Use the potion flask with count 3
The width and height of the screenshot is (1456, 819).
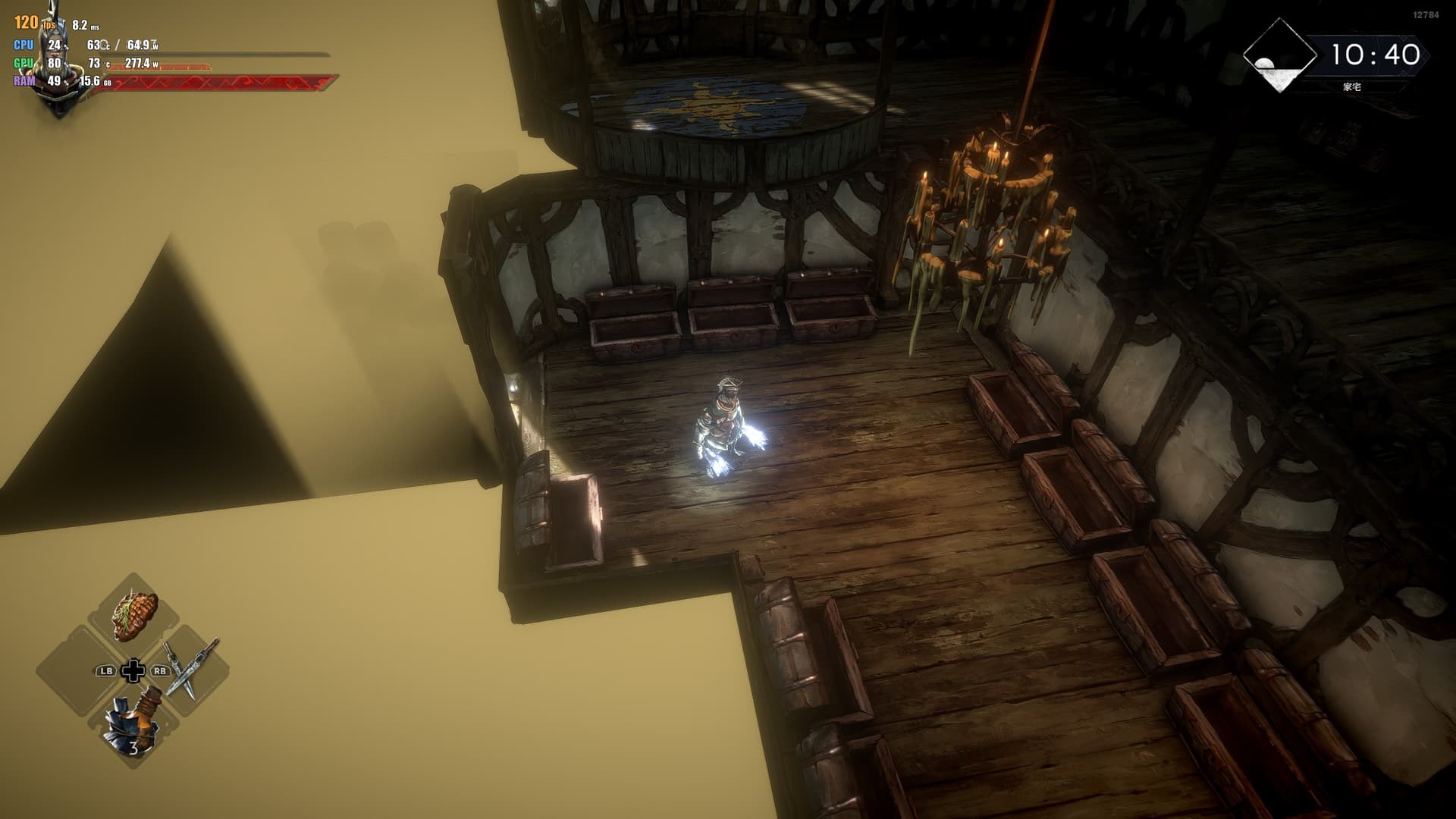pos(134,723)
